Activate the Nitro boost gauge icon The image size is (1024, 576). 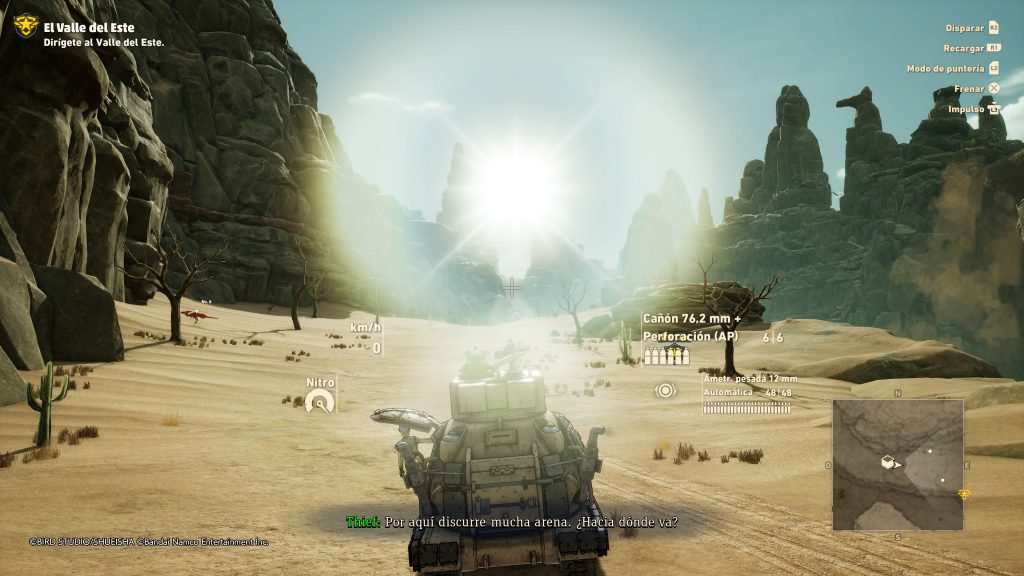pos(320,402)
